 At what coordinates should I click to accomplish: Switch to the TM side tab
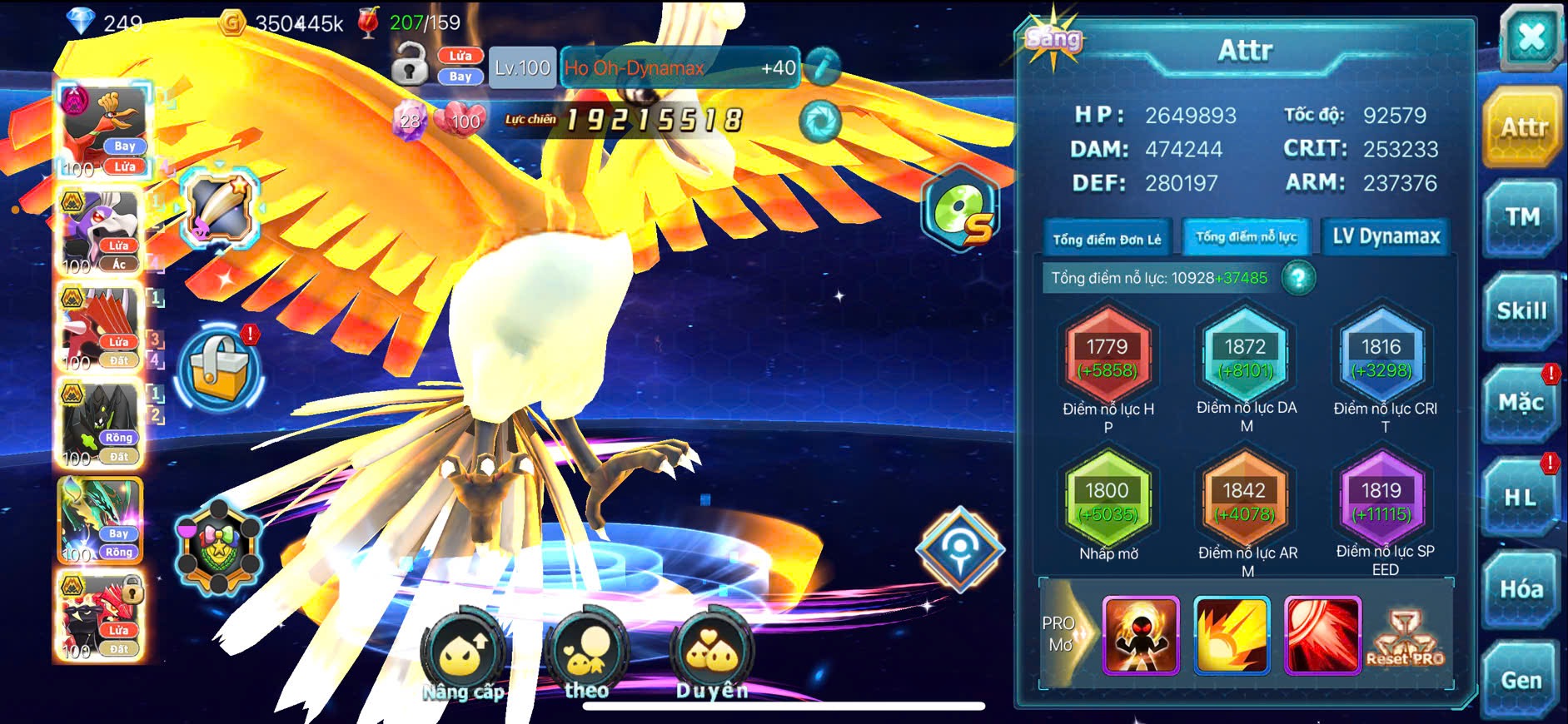pos(1522,218)
